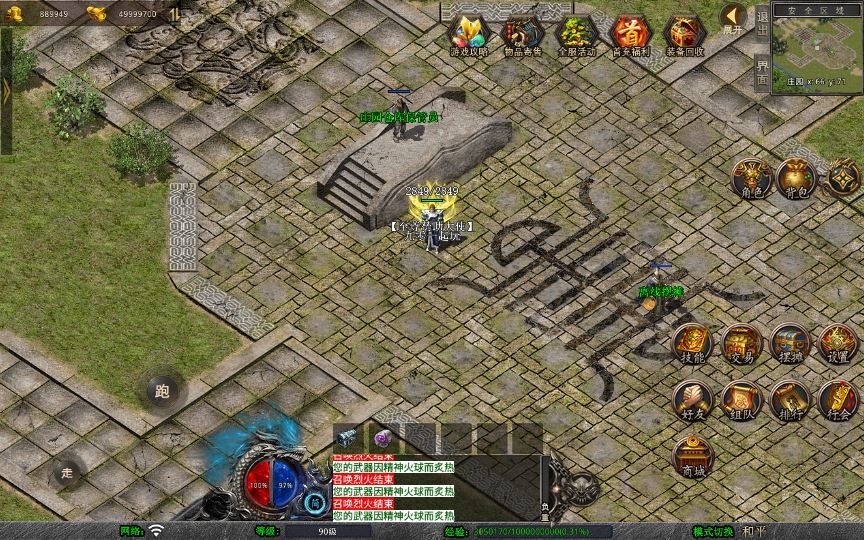Open the 角色 character sheet

pos(751,178)
